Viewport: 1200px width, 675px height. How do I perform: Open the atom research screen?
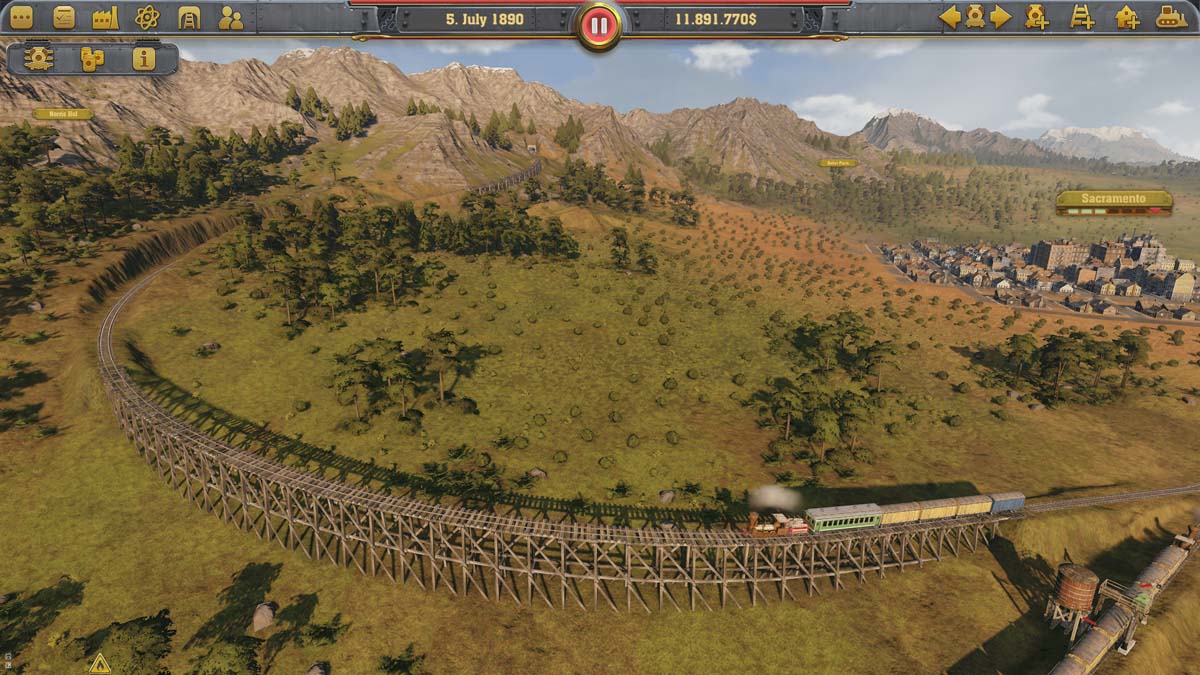147,17
